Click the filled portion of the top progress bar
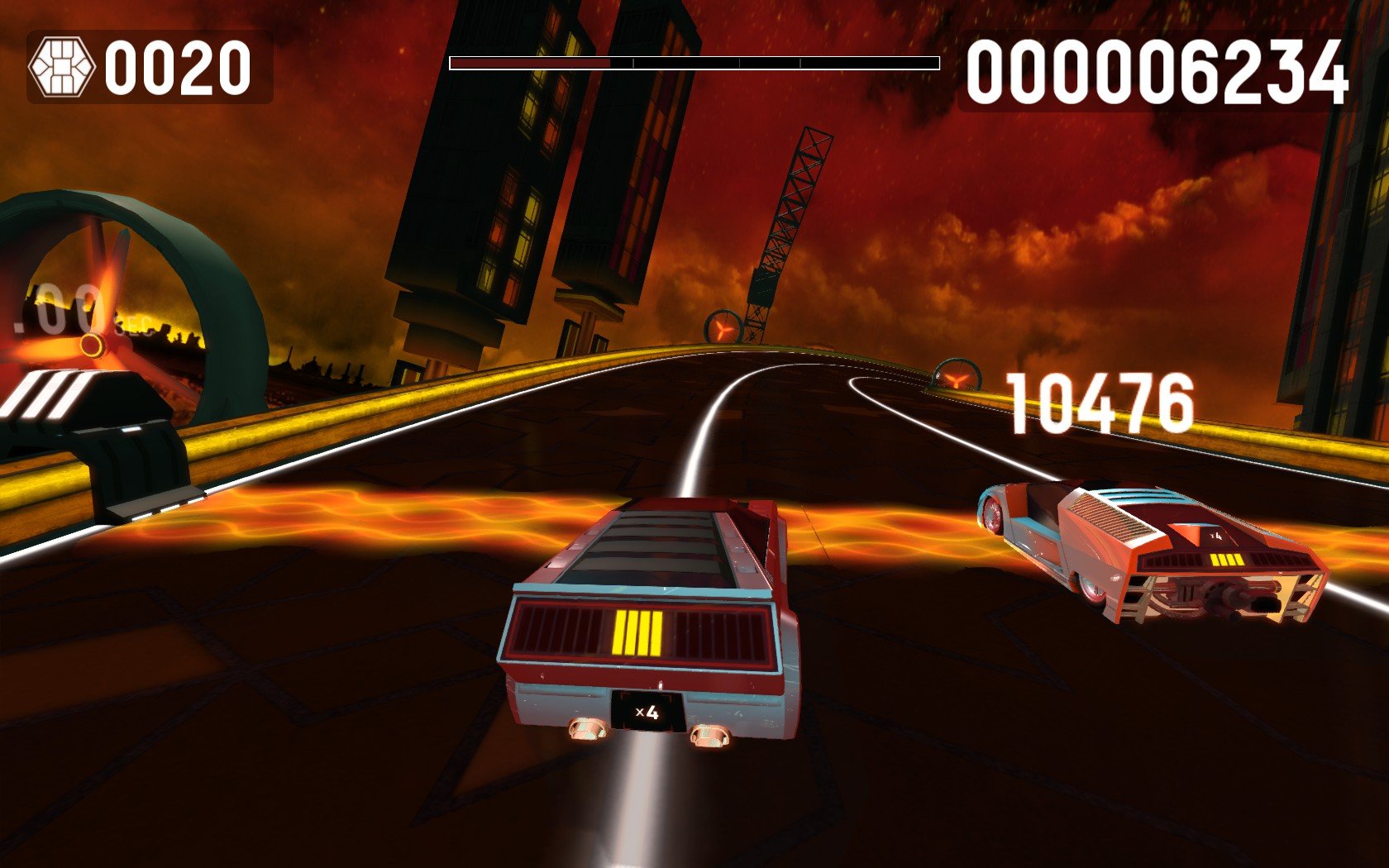Screen dimensions: 1389x868 (529, 60)
